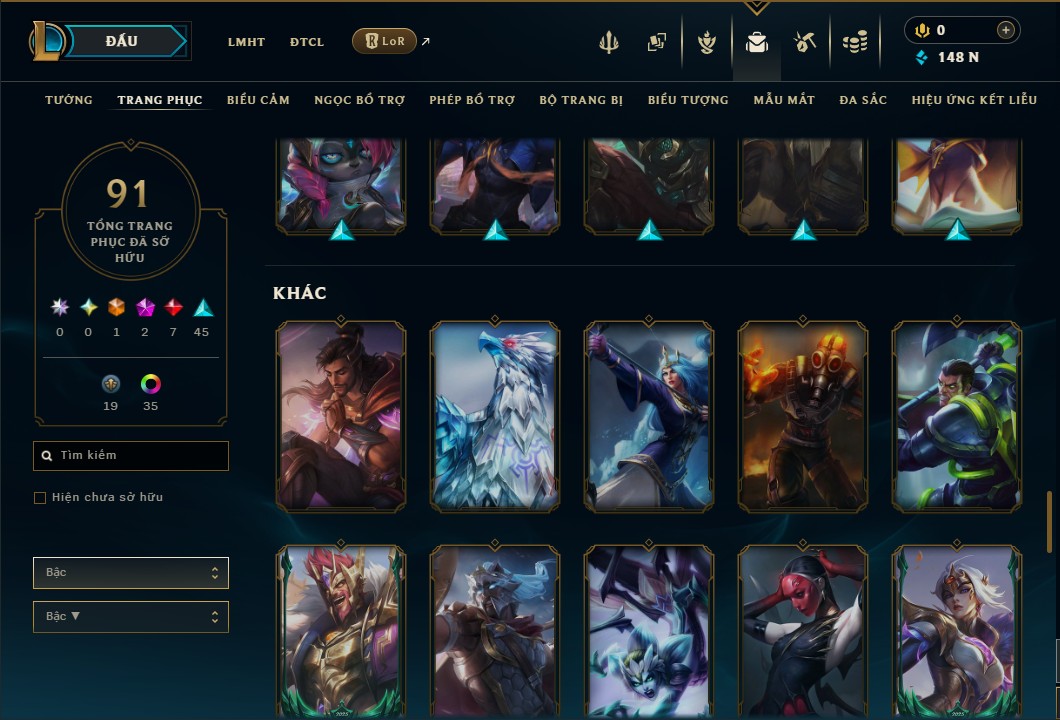Select the NGỌC BỔ TRỢ tab
Viewport: 1060px width, 720px height.
click(360, 100)
